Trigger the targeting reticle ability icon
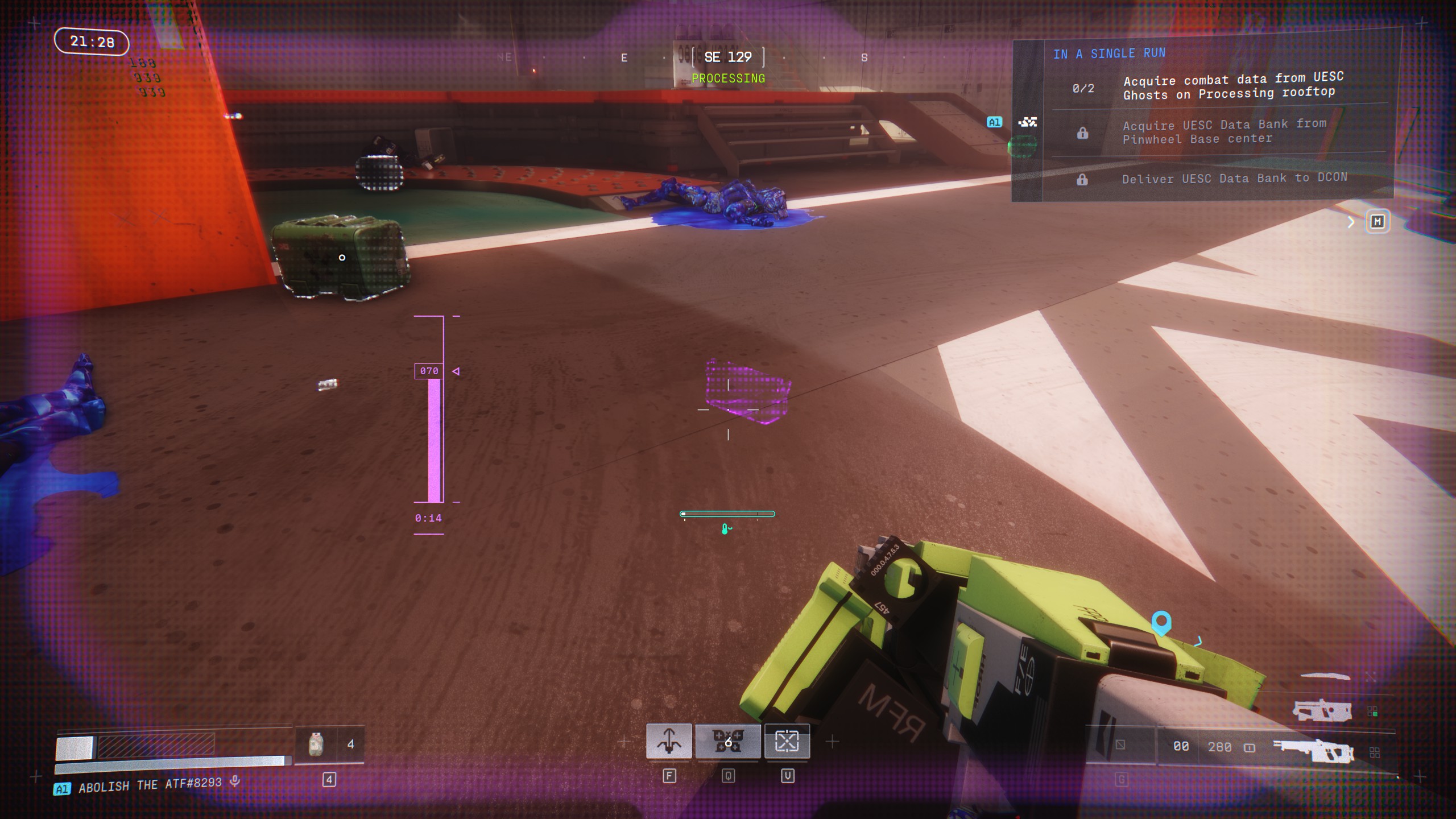This screenshot has width=1456, height=819. [x=787, y=741]
